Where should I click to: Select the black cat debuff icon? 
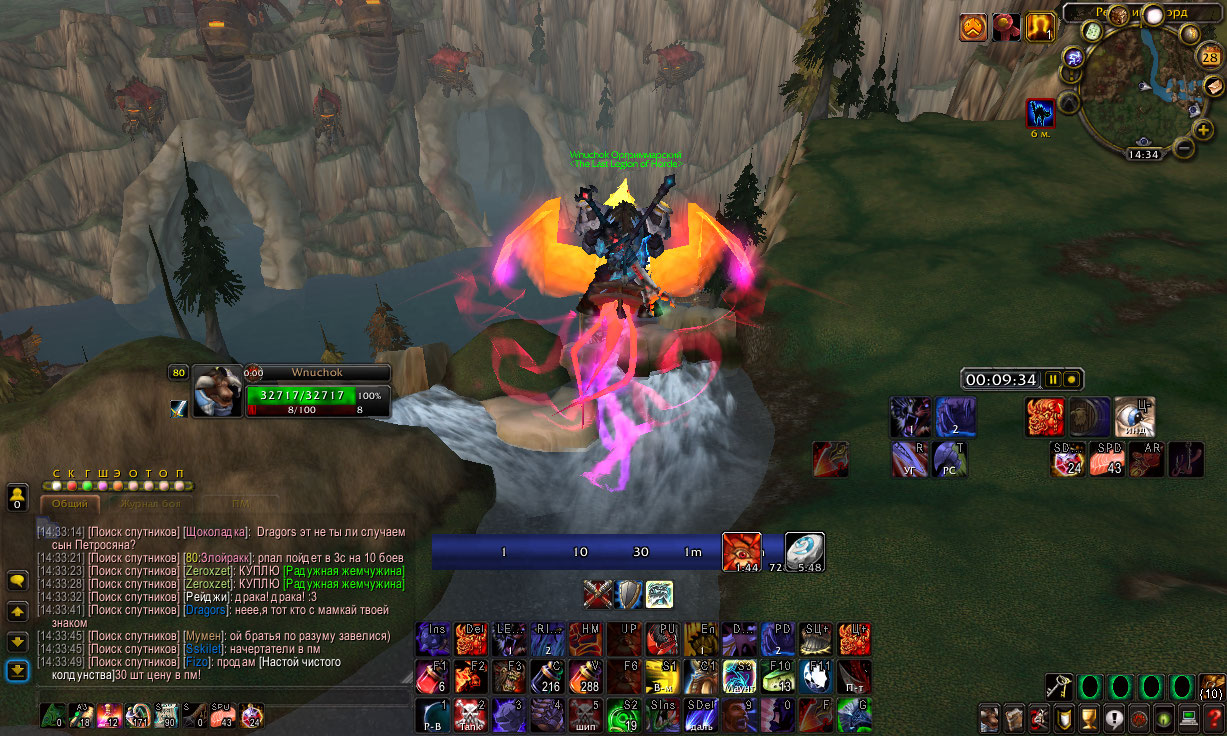1041,114
